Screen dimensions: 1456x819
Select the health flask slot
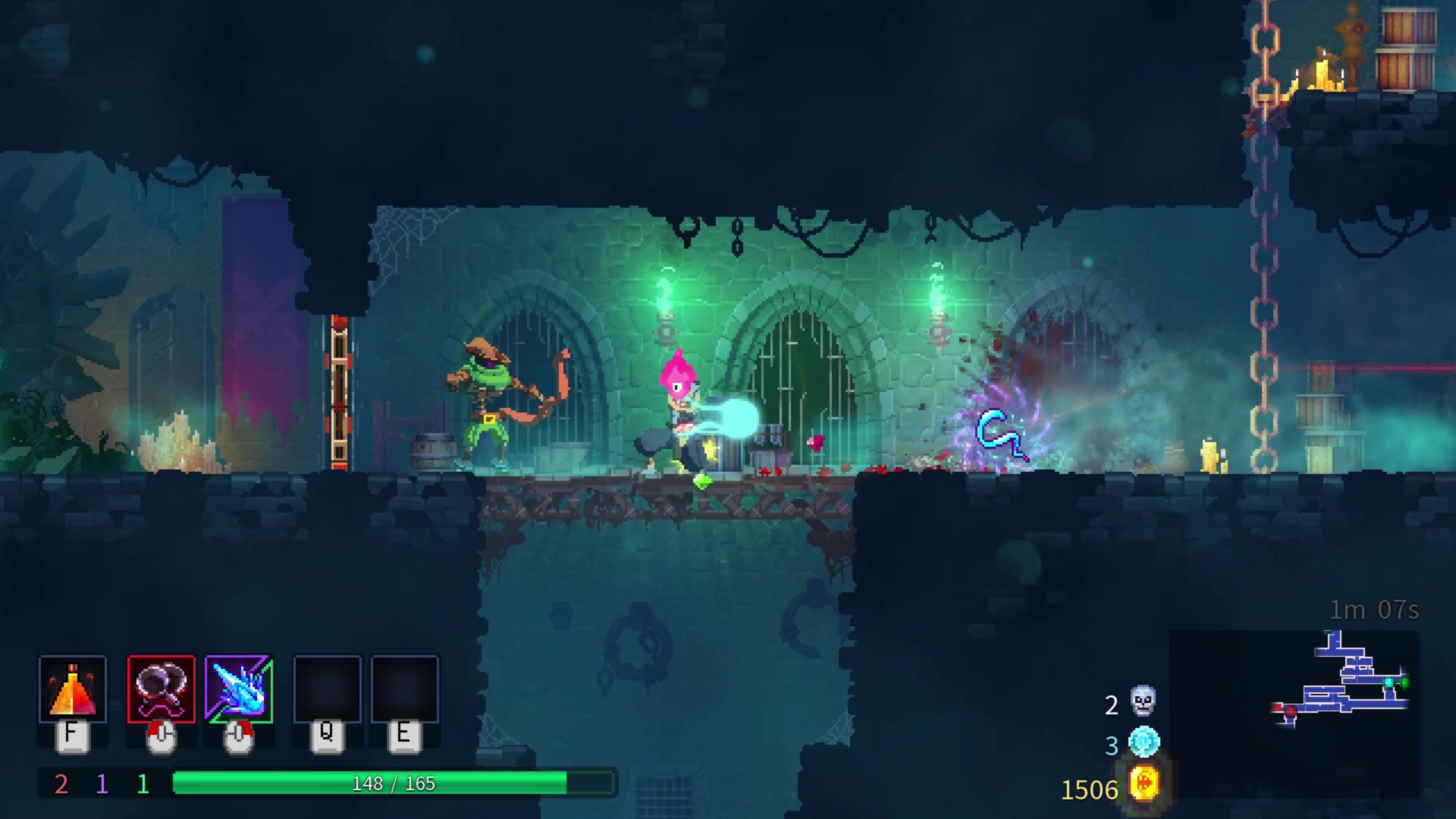(73, 690)
